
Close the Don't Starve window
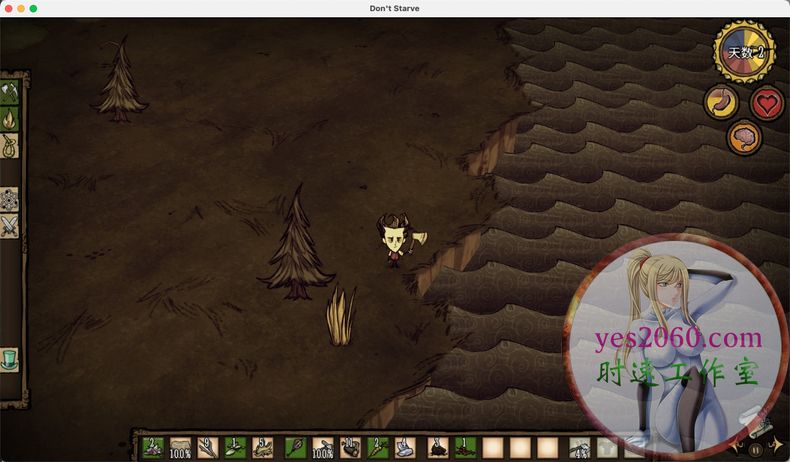[x=8, y=8]
